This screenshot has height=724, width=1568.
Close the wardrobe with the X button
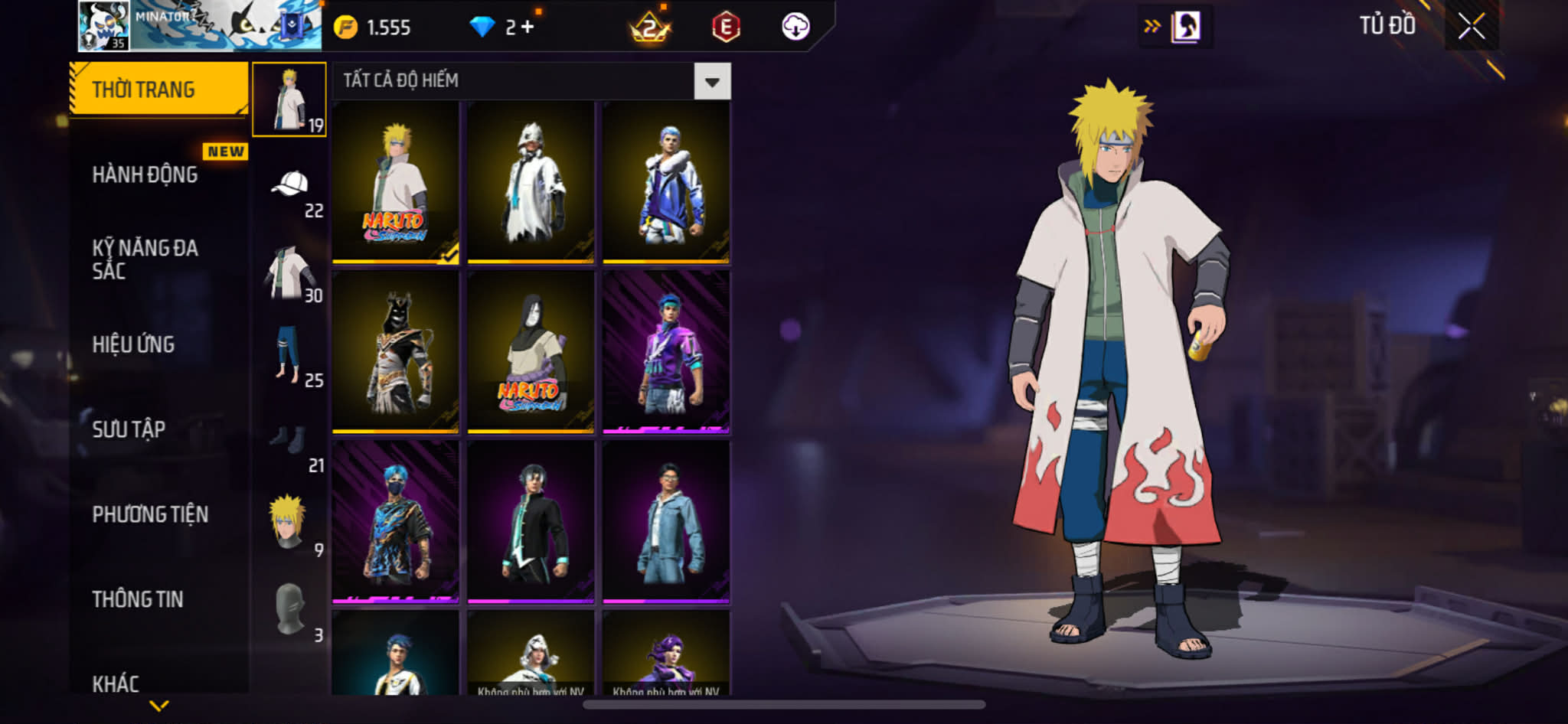[x=1471, y=27]
